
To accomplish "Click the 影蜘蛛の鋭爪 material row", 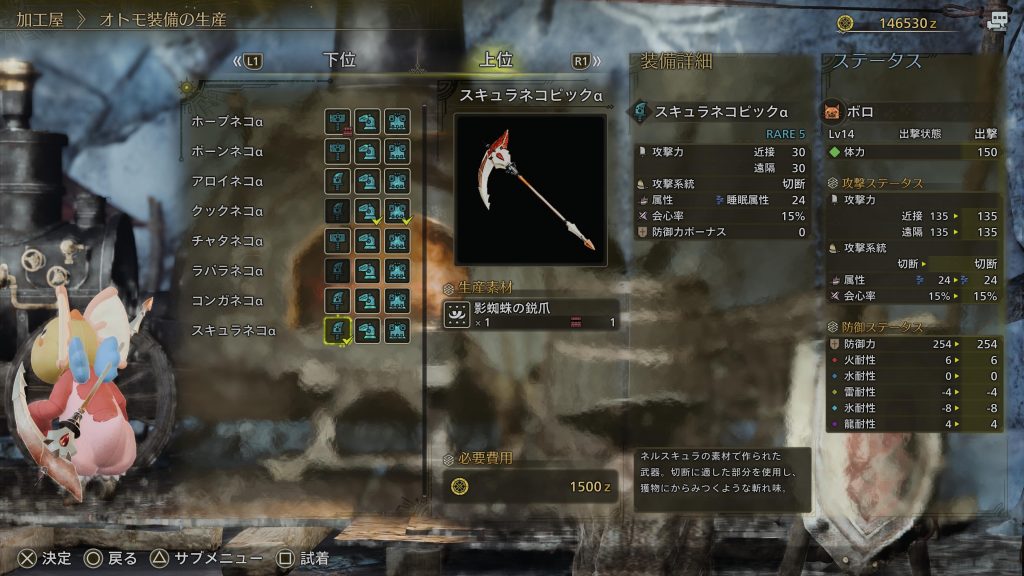I will (531, 315).
